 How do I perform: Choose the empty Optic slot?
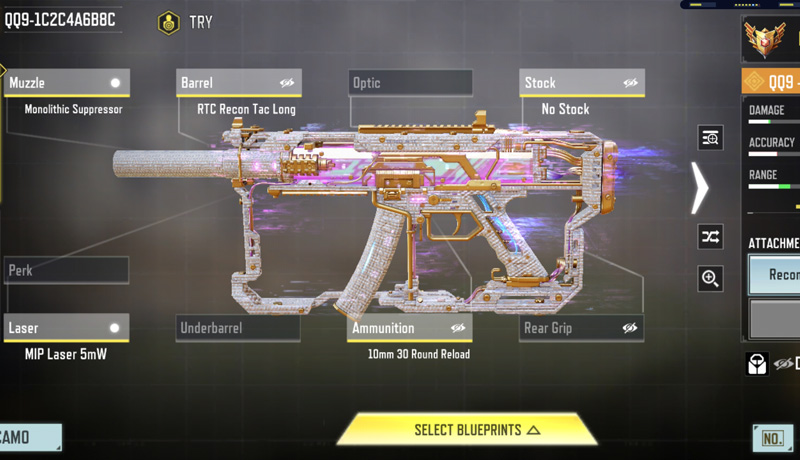click(410, 83)
